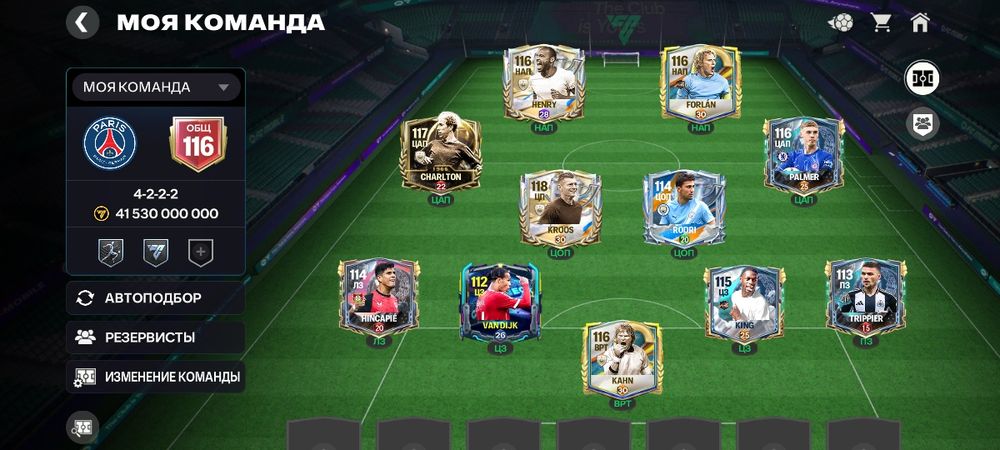This screenshot has width=1000, height=450.
Task: Select the King centre-back card
Action: click(x=743, y=303)
